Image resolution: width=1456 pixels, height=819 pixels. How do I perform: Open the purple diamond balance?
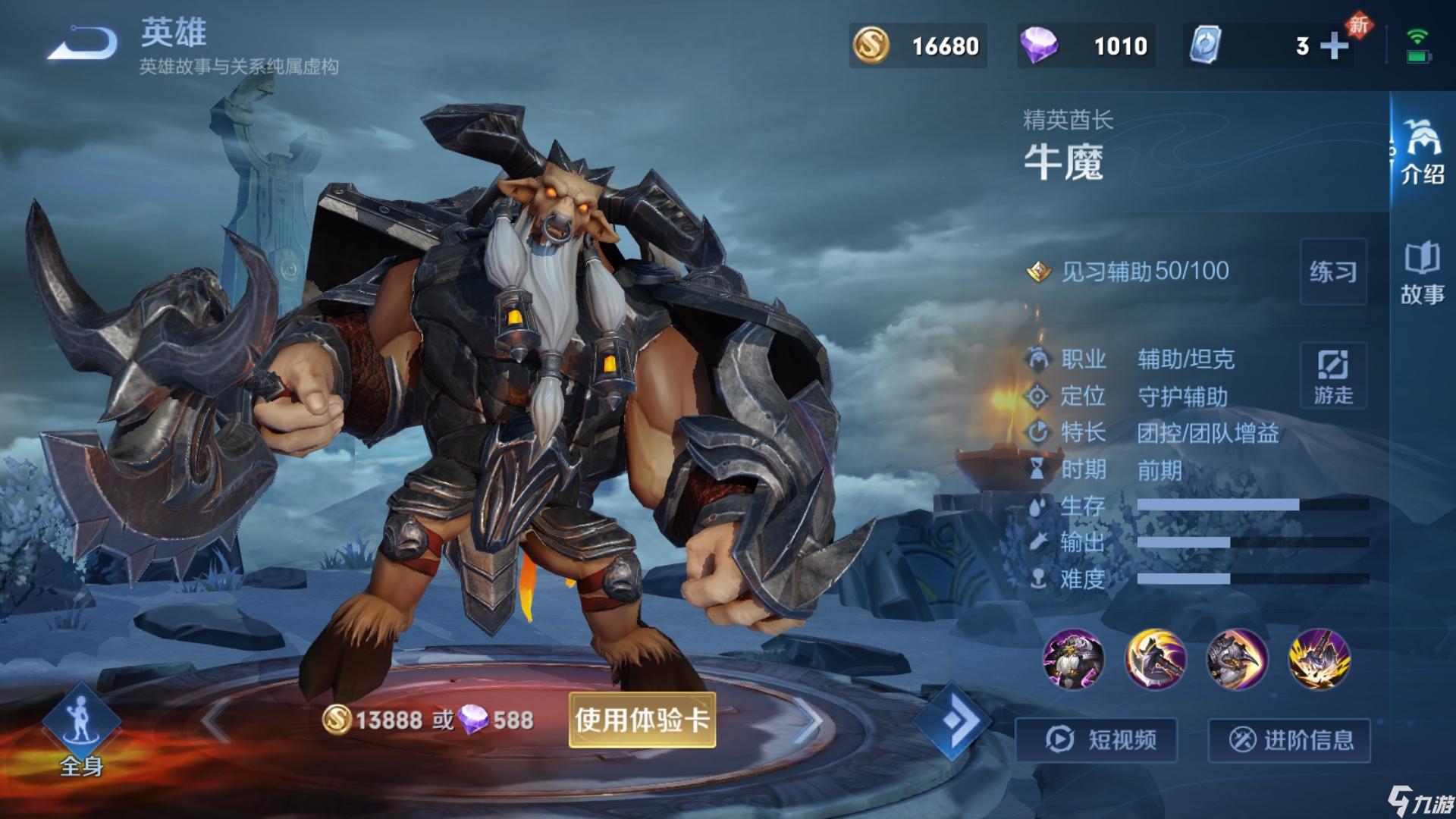pyautogui.click(x=1086, y=46)
